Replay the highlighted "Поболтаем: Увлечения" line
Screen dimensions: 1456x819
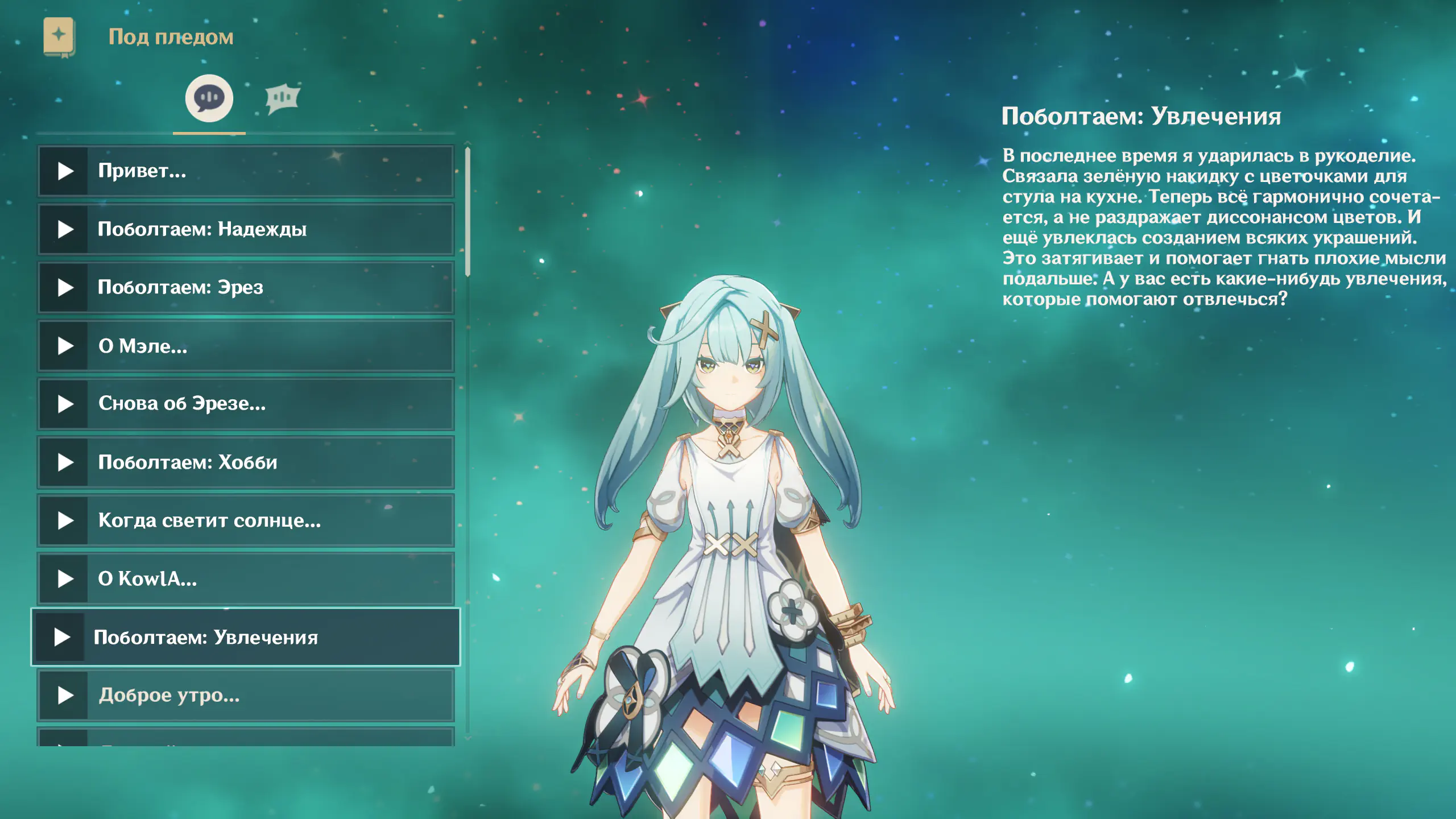(x=246, y=637)
